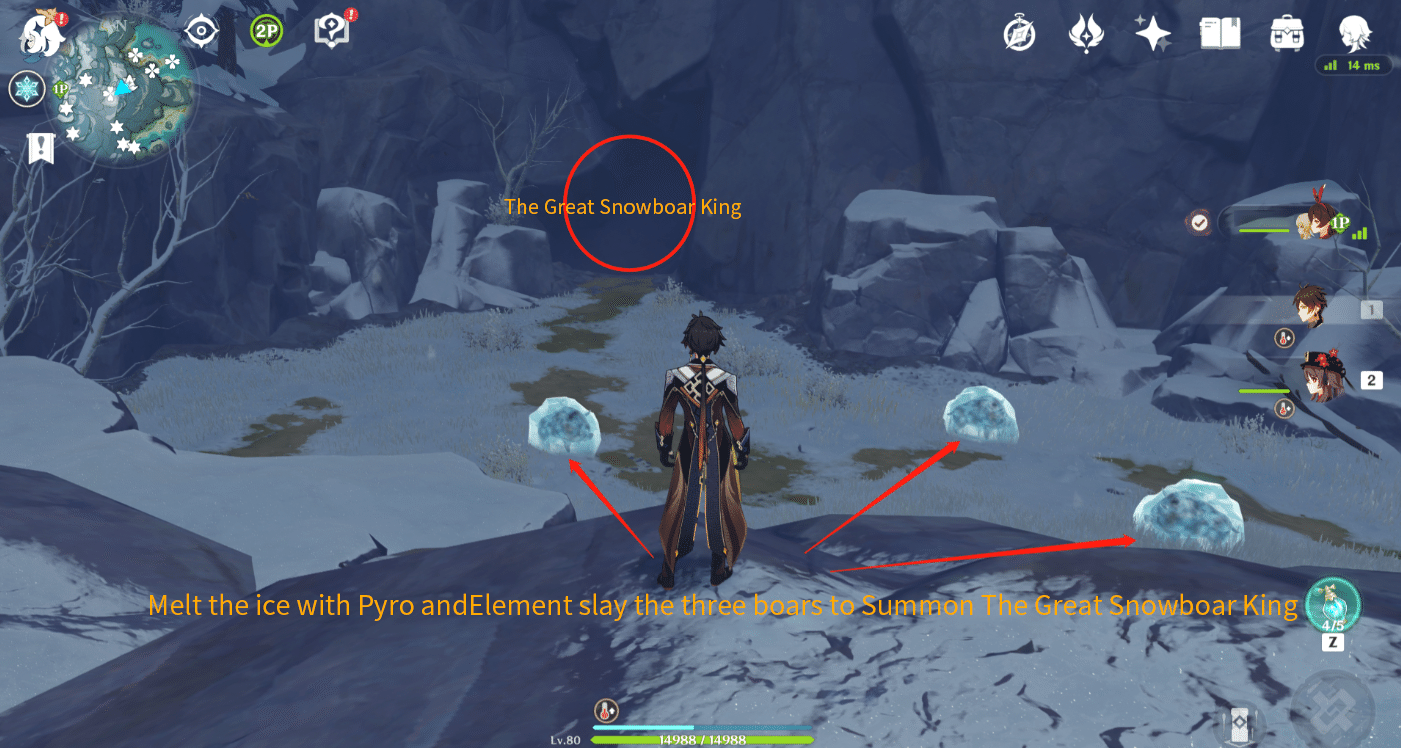The image size is (1401, 748).
Task: Click the Sheer Cold thermometer gauge
Action: click(x=605, y=707)
